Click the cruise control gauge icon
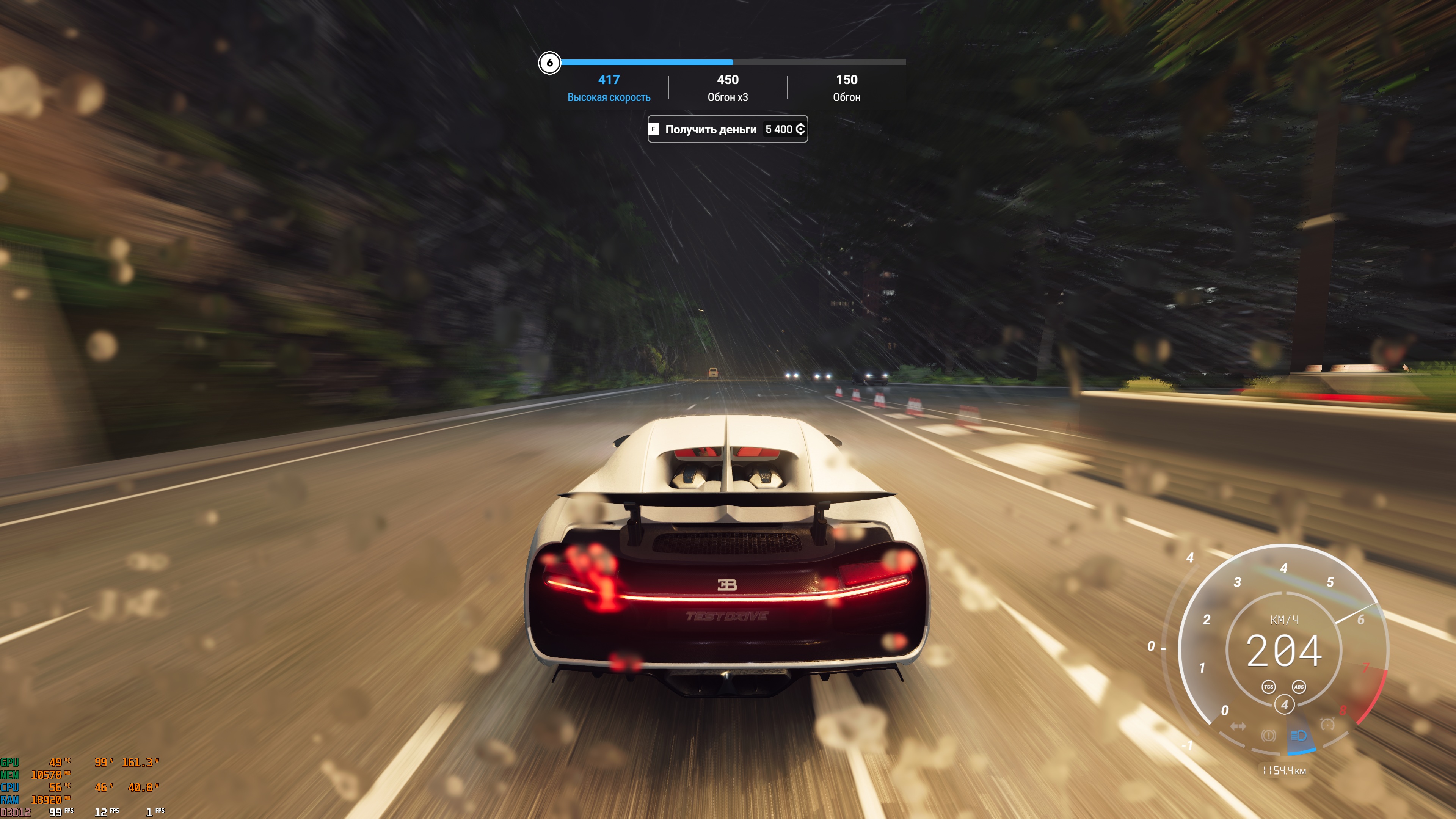1456x819 pixels. (1327, 724)
